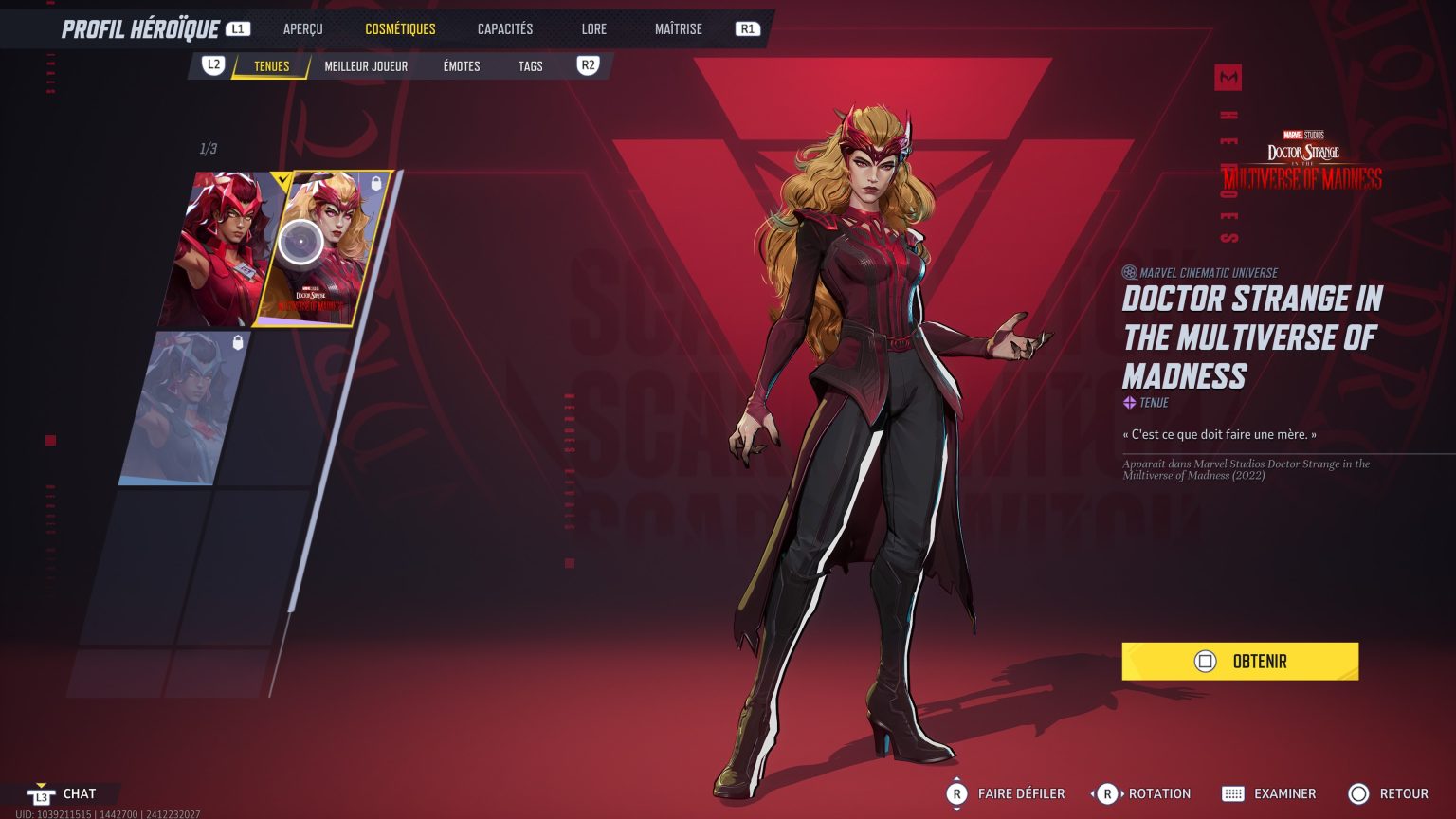
Task: Click the yellow Obtenir button
Action: [1240, 661]
